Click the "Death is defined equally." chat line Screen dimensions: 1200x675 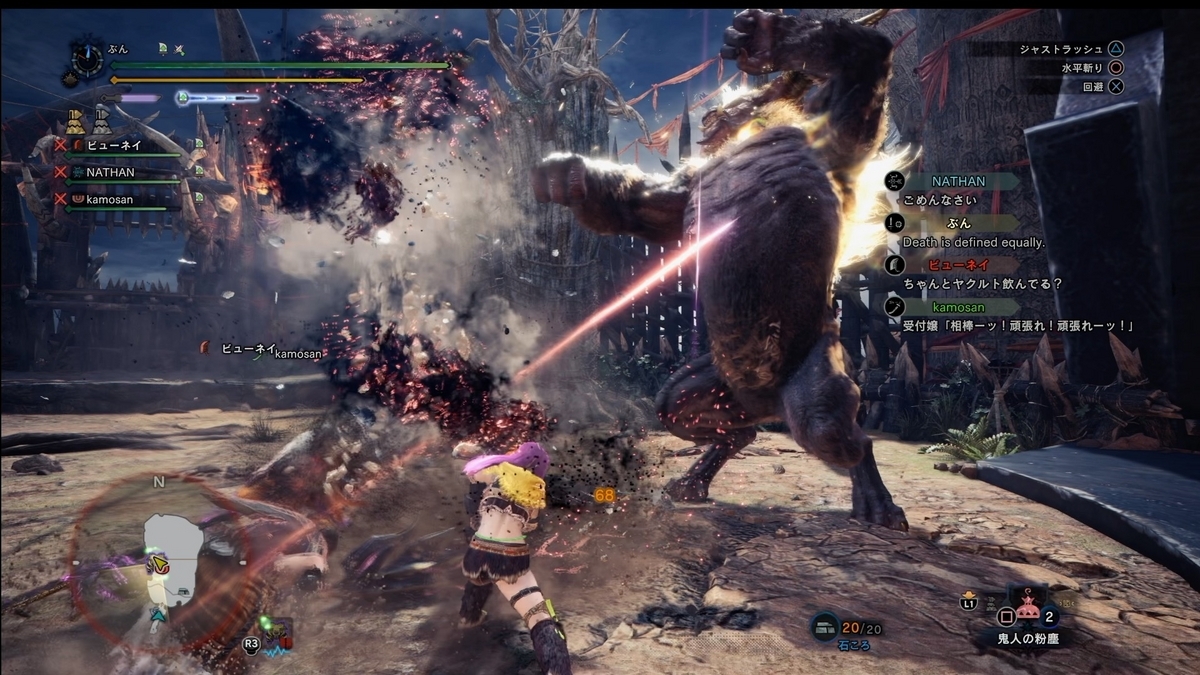click(x=973, y=243)
